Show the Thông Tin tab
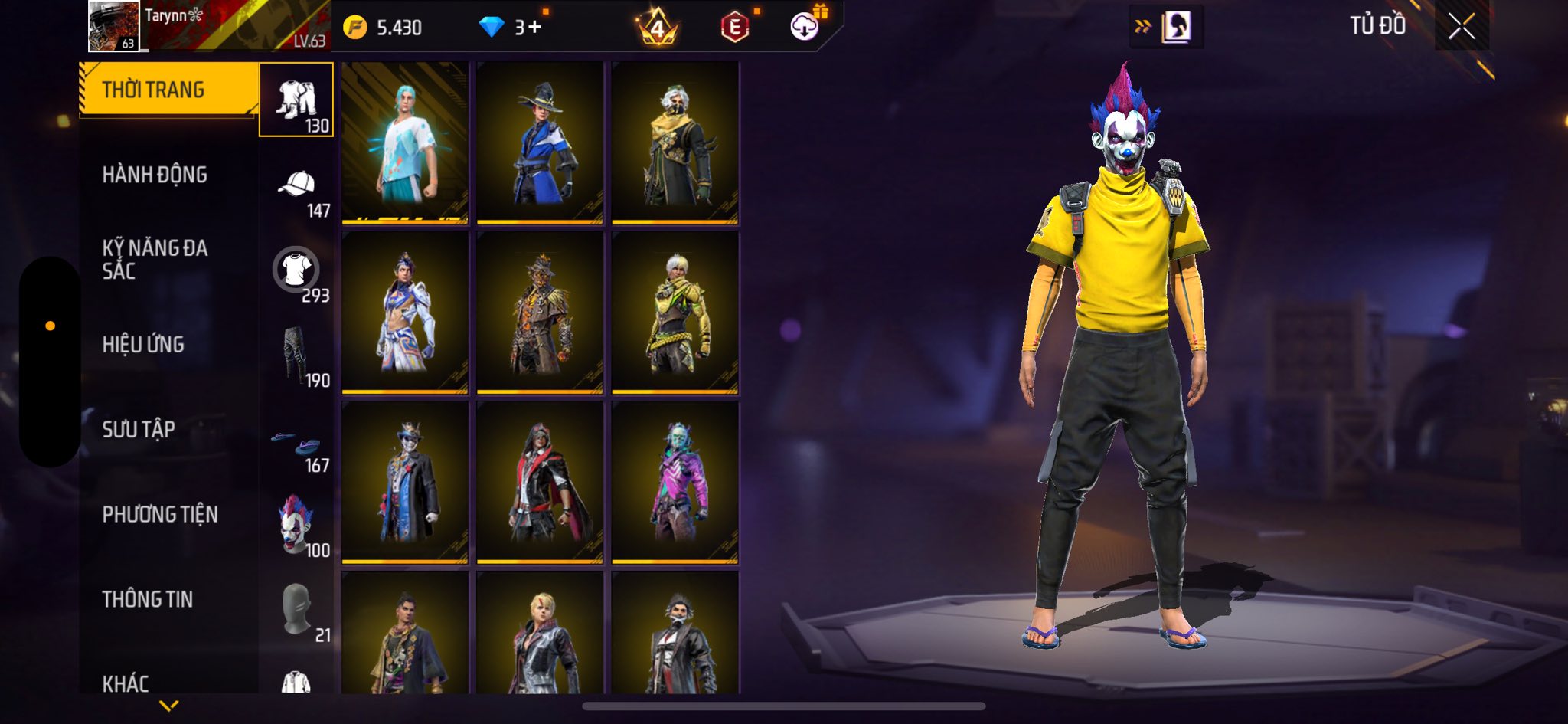1568x724 pixels. tap(148, 599)
